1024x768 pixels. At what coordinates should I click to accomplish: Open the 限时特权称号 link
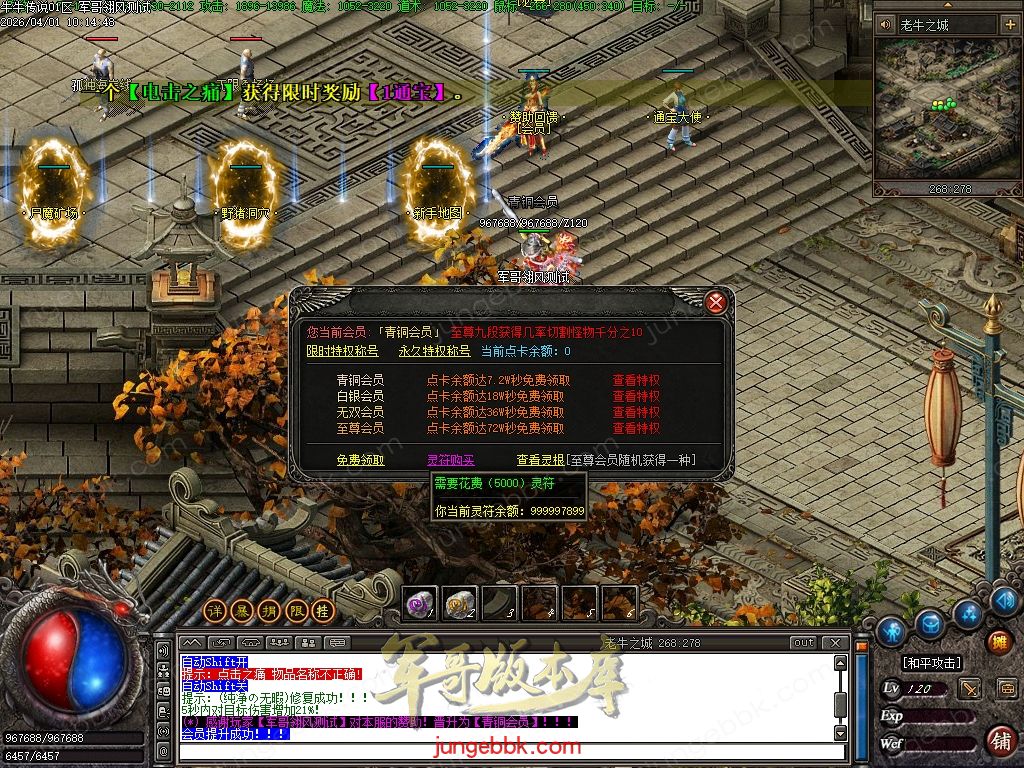click(x=342, y=351)
